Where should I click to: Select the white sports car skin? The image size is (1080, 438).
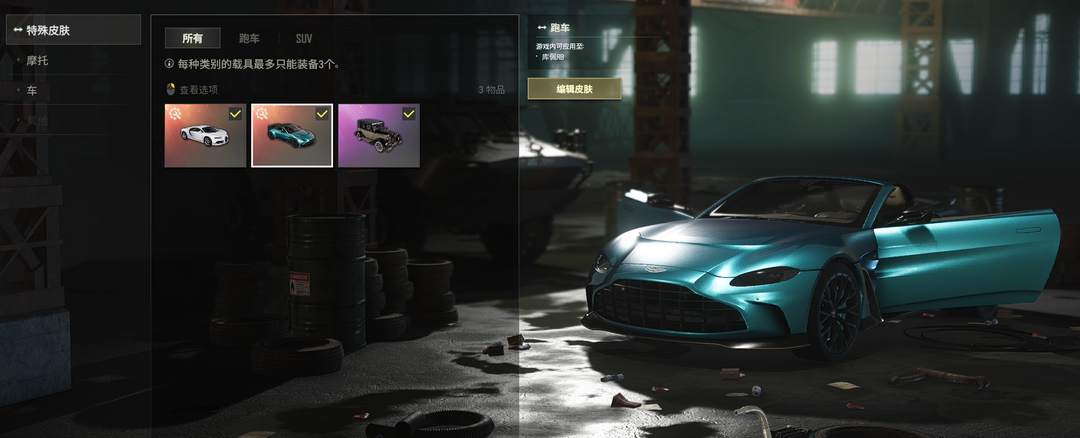pos(204,137)
